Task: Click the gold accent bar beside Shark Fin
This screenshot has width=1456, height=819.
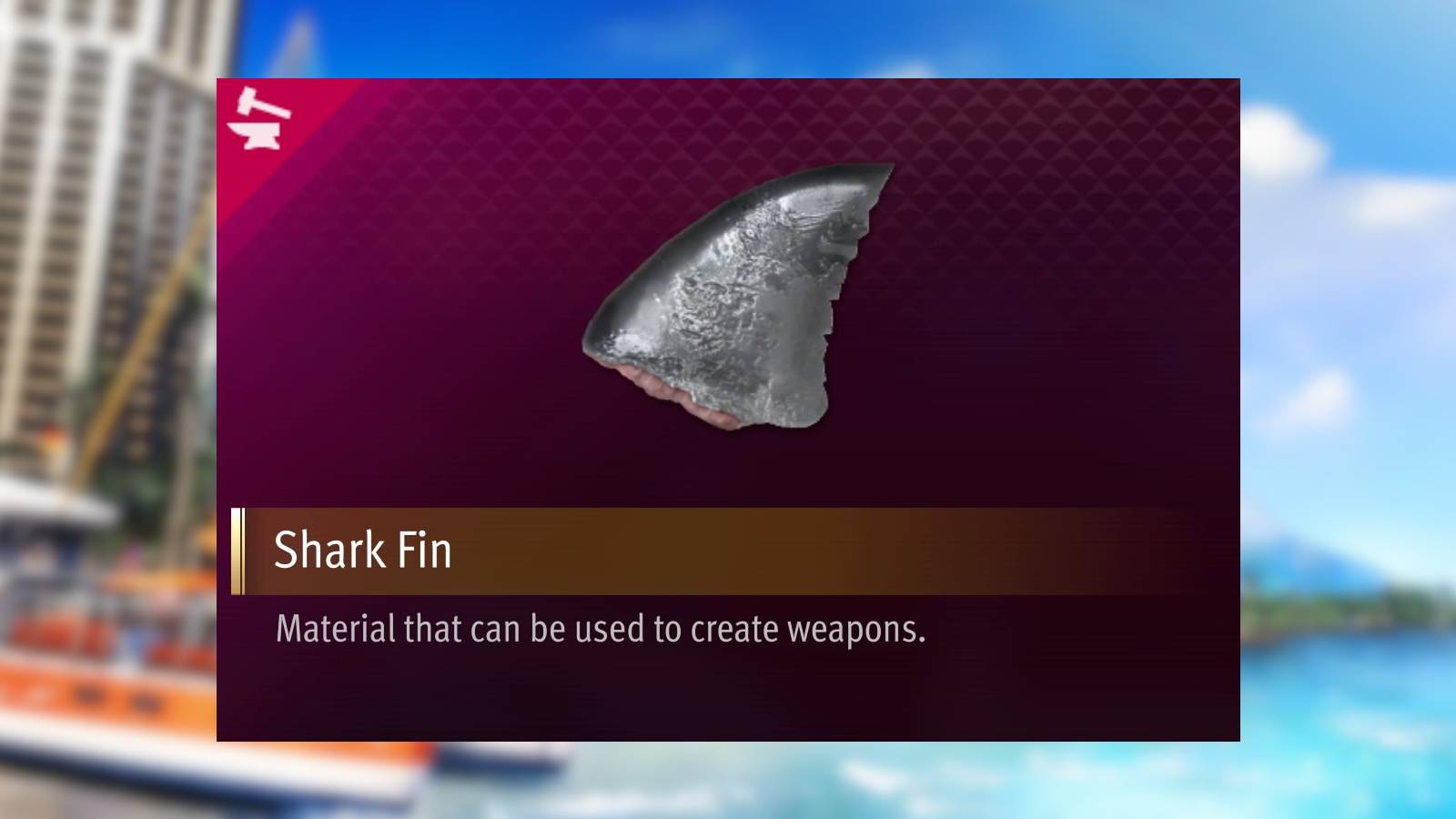Action: (238, 548)
